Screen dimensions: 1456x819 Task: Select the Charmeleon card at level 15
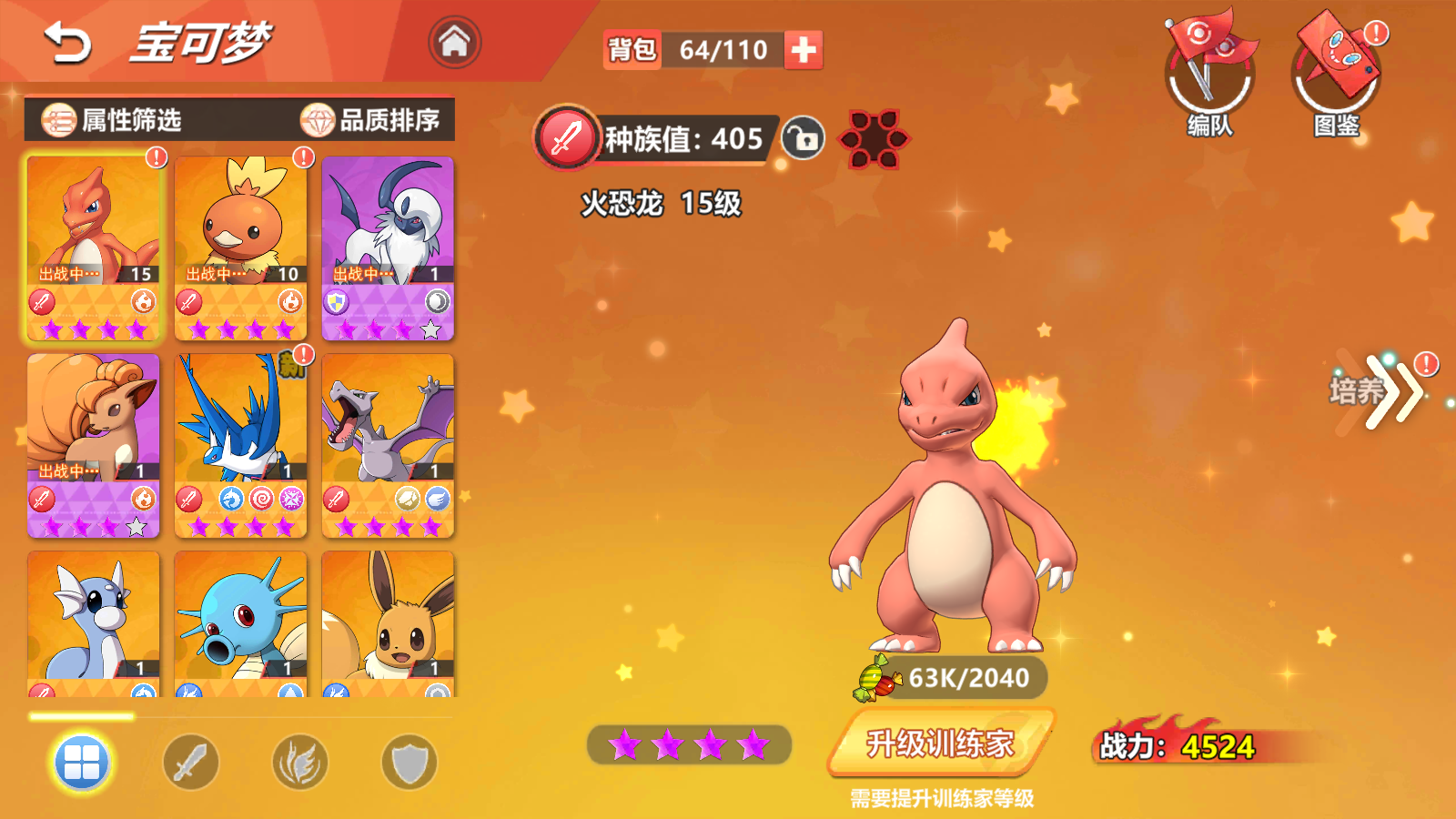(x=94, y=247)
